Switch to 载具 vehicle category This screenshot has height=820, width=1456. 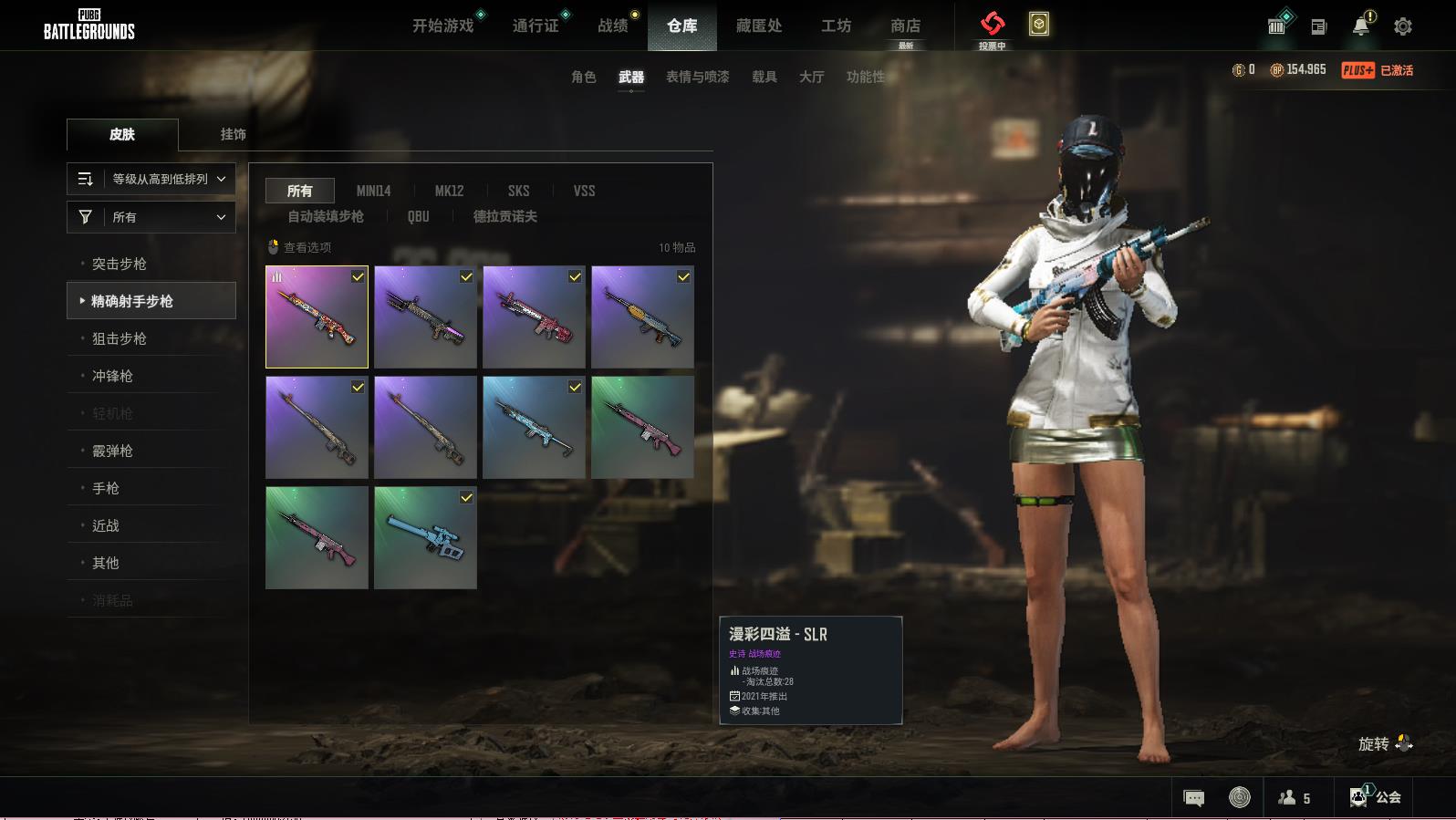point(764,77)
